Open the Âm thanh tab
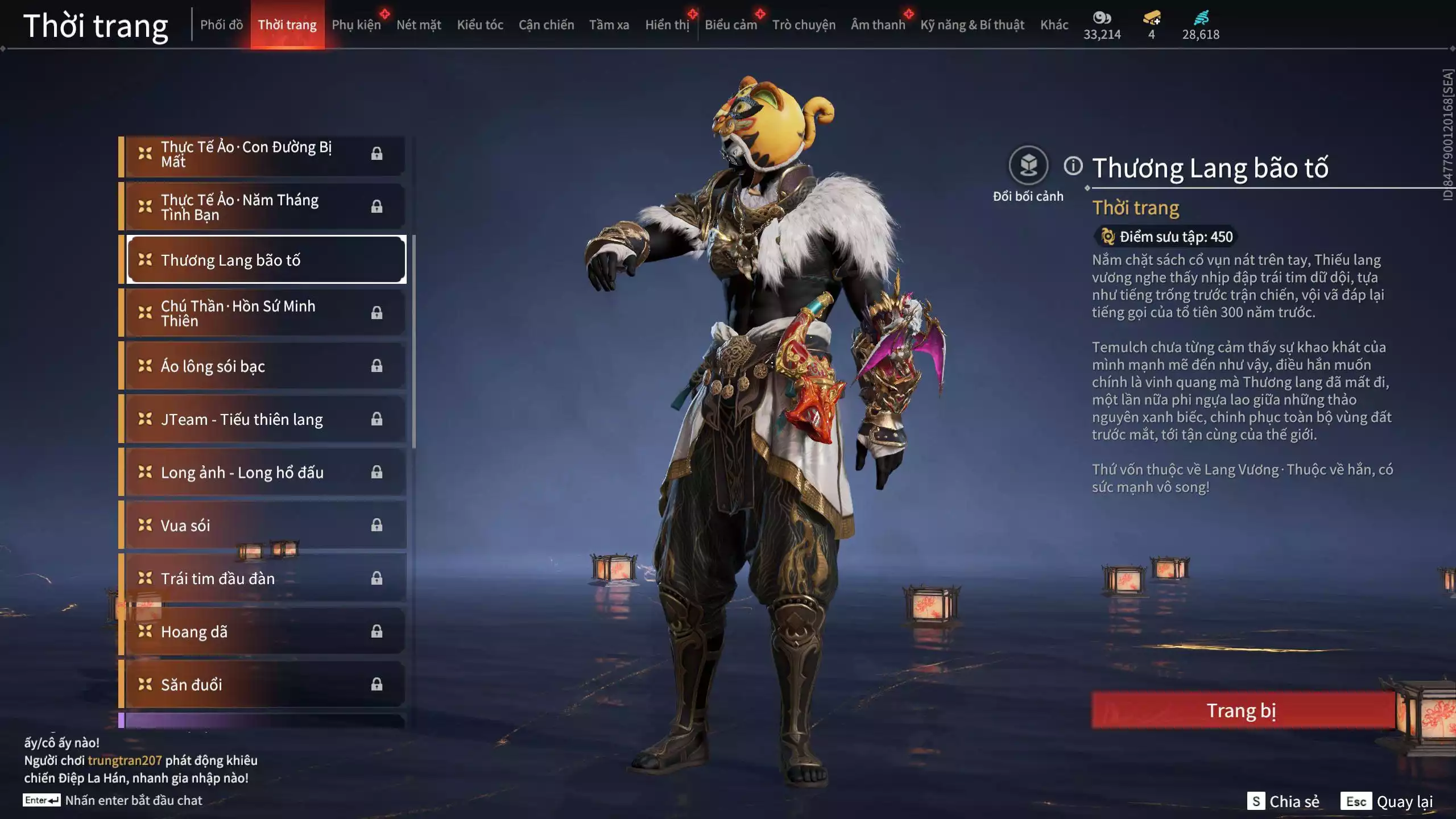Screen dimensions: 1456x819 (878, 25)
